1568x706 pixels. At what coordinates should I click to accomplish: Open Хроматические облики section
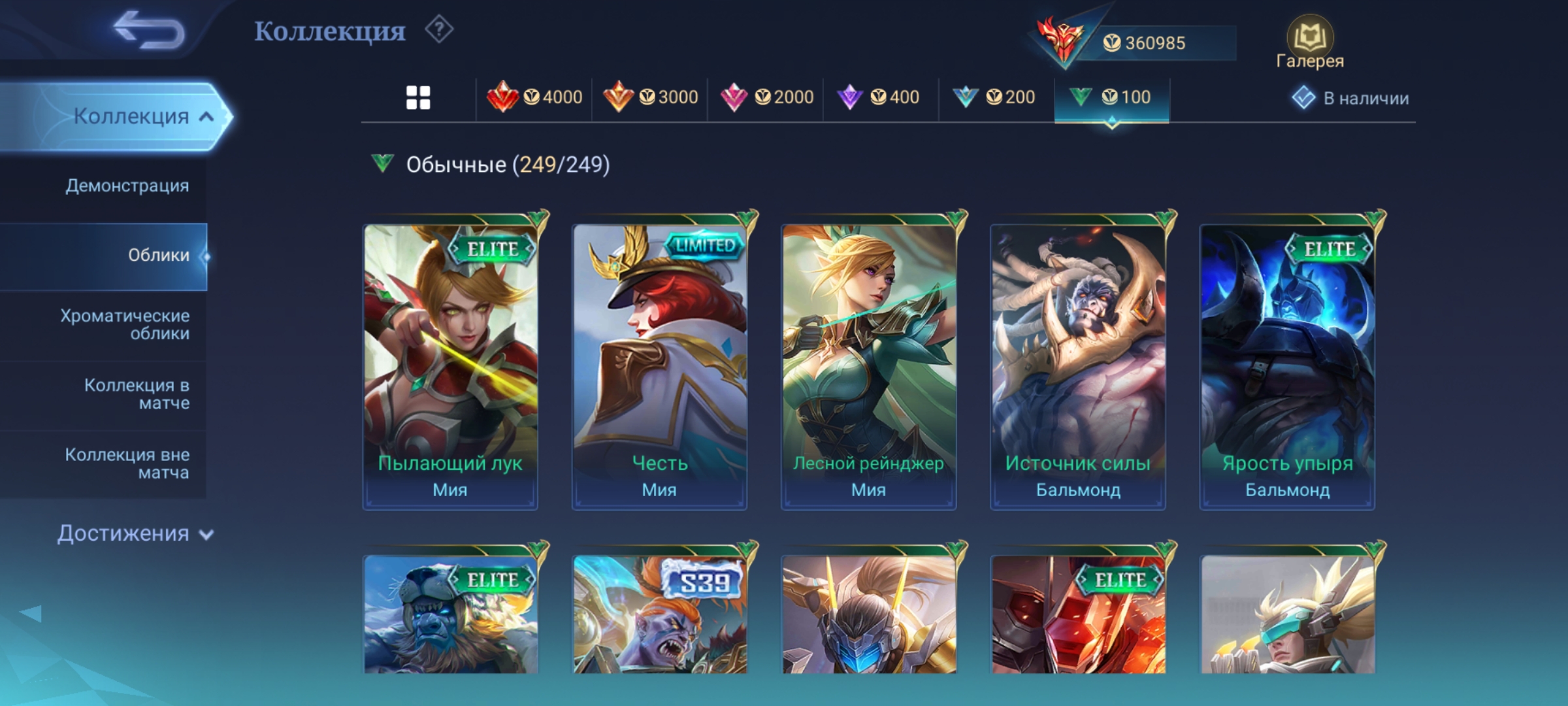tap(125, 324)
